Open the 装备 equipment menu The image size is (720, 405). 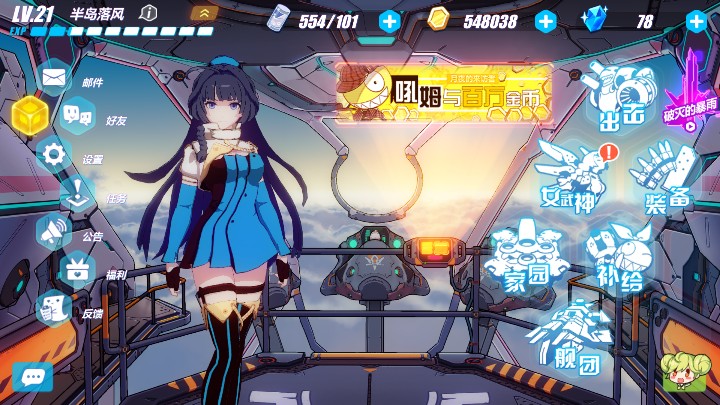(x=664, y=176)
